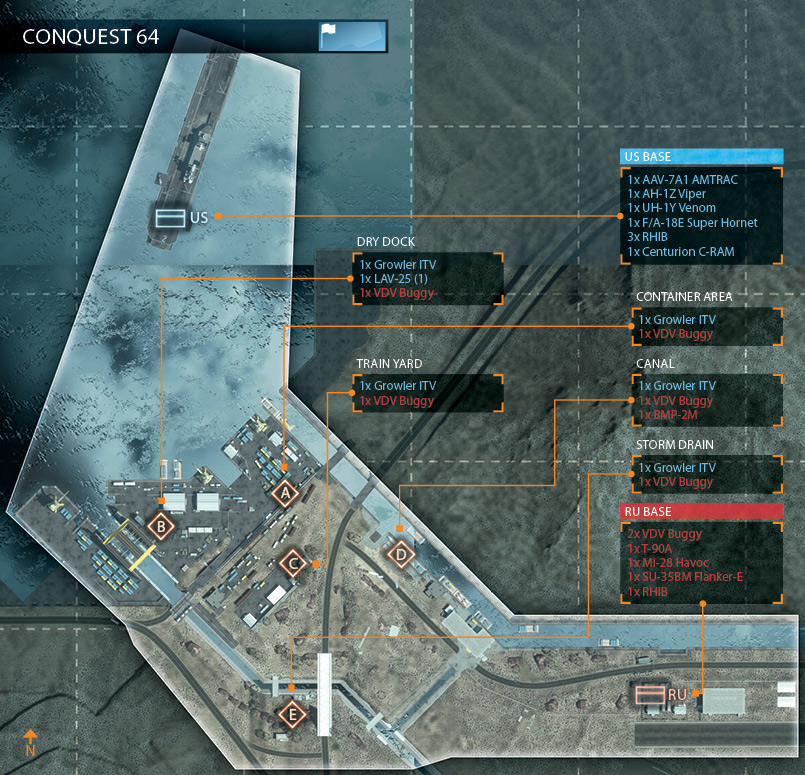Select the Storm Drain vehicle panel

[x=706, y=475]
